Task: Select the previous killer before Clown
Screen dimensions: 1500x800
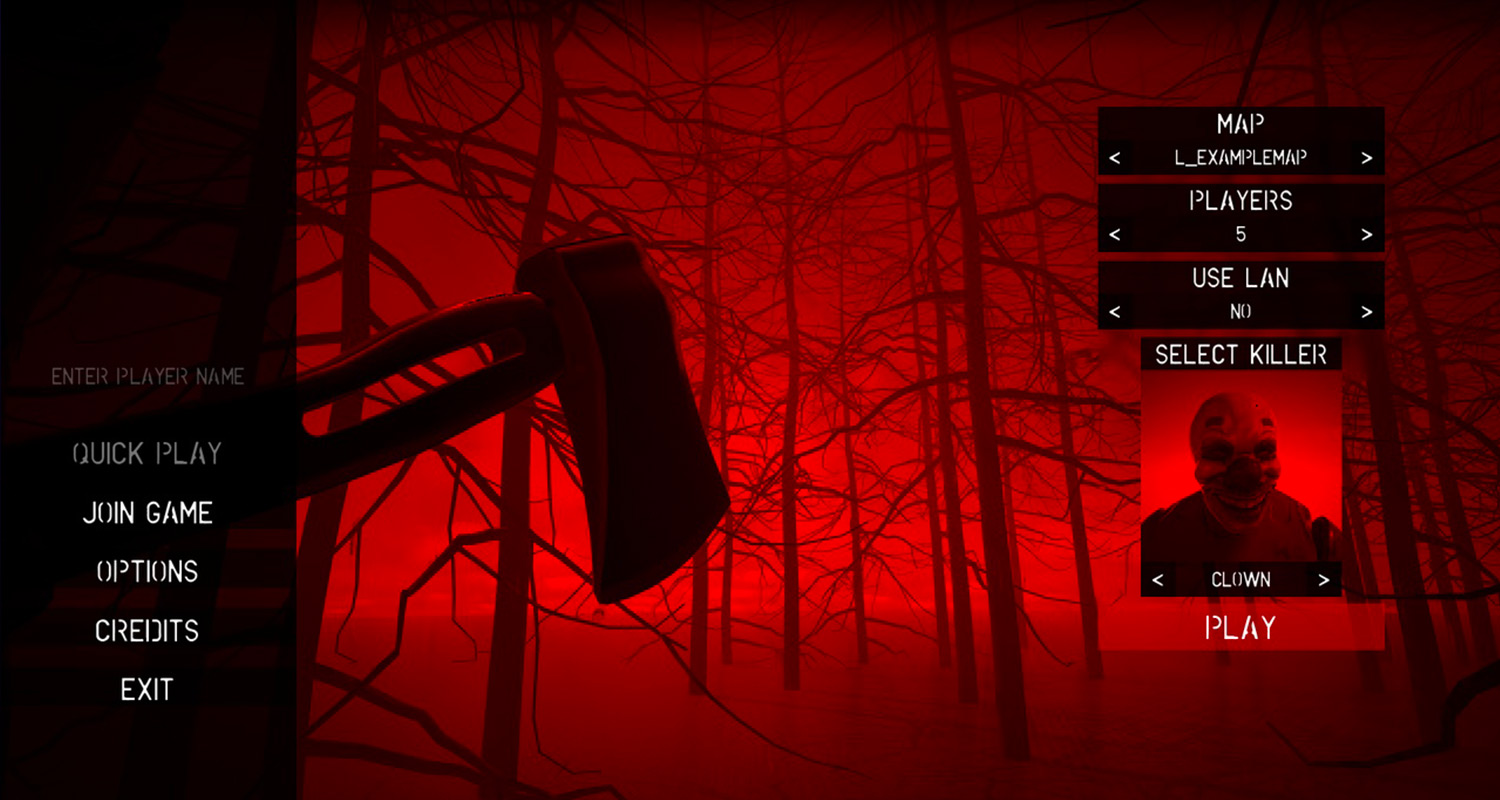Action: tap(1158, 580)
